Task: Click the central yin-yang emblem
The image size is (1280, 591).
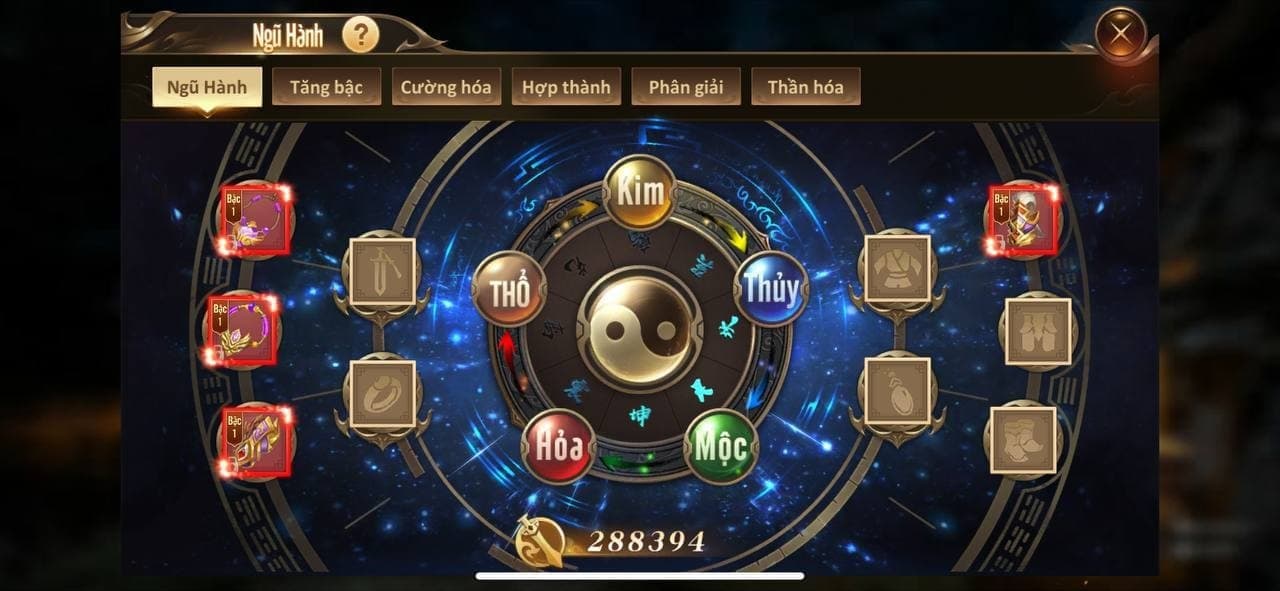Action: tap(640, 329)
